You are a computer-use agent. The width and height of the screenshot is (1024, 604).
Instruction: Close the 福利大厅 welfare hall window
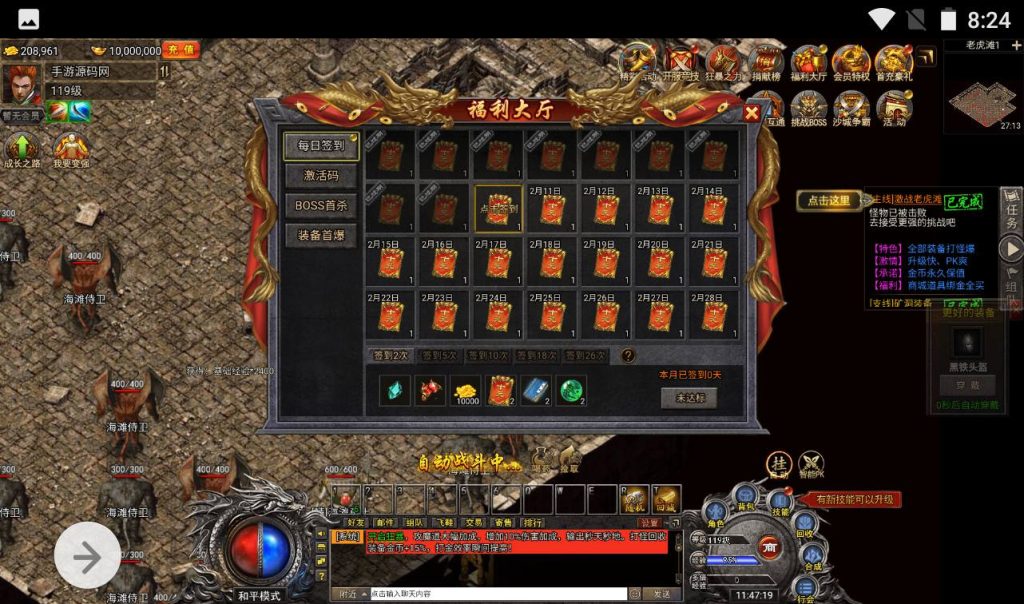pyautogui.click(x=752, y=113)
